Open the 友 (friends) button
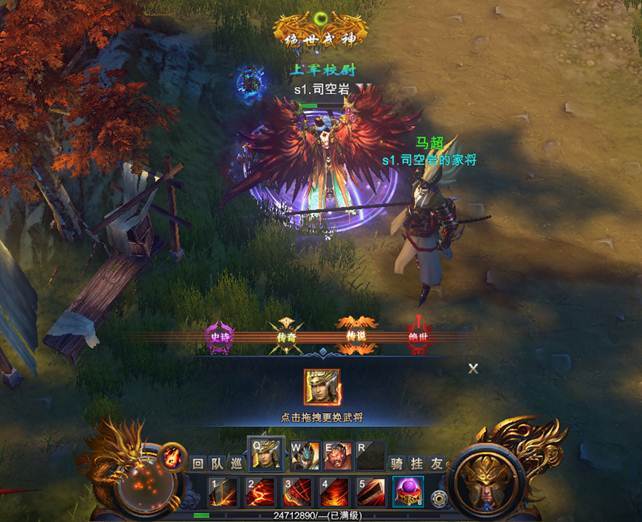Viewport: 642px width, 522px height. pyautogui.click(x=436, y=464)
